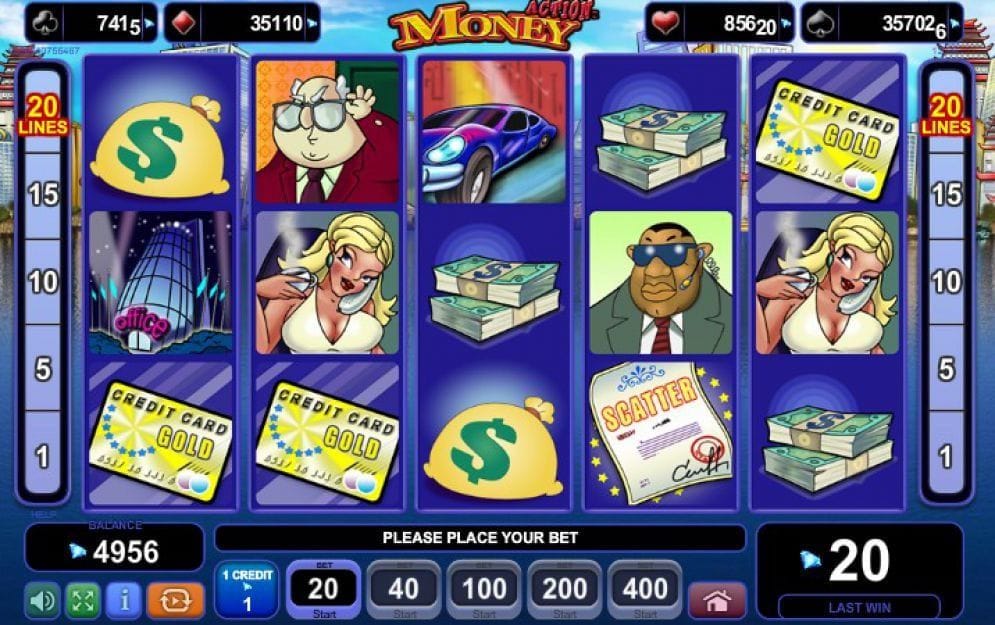Choose the 40 bet Start button
This screenshot has width=995, height=625.
[x=404, y=590]
